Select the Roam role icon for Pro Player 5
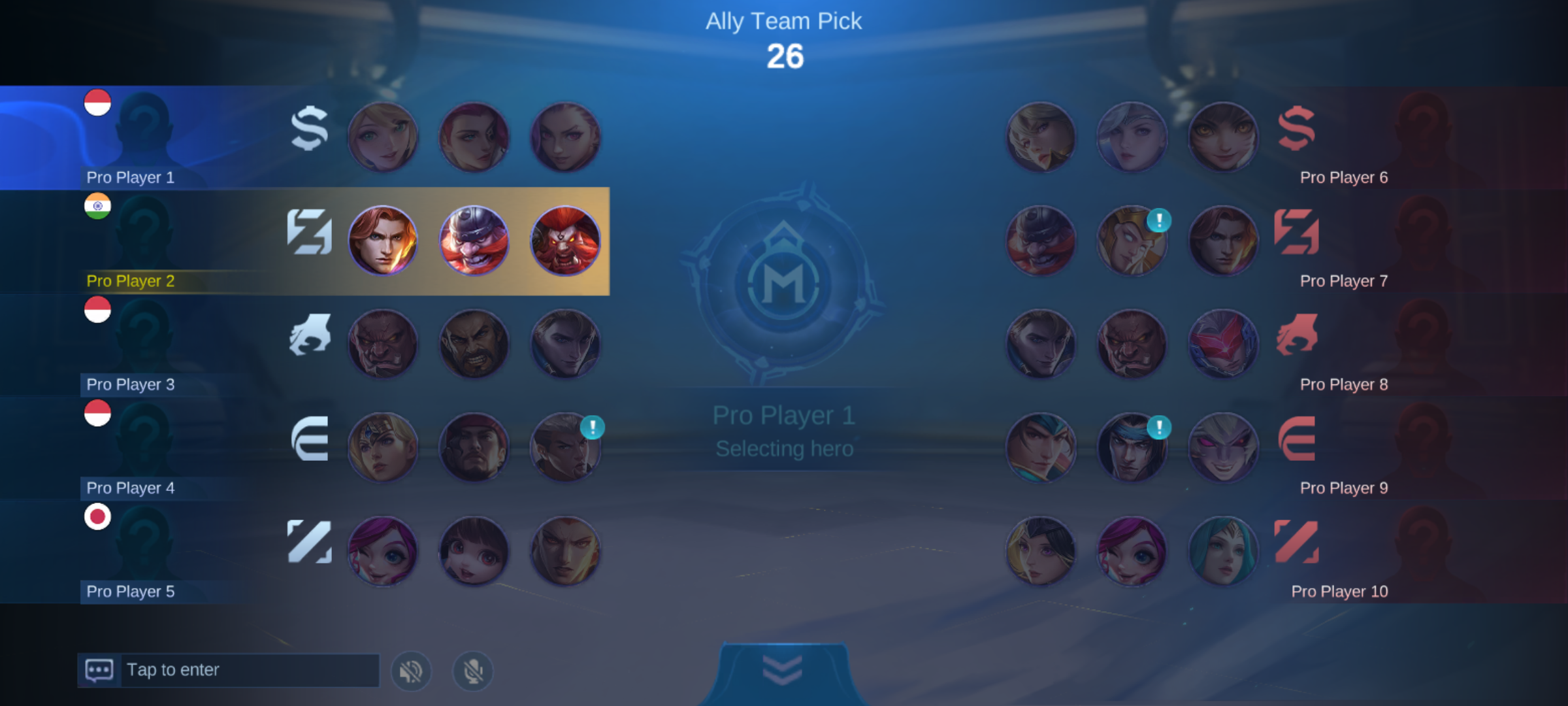This screenshot has width=1568, height=706. (x=309, y=542)
